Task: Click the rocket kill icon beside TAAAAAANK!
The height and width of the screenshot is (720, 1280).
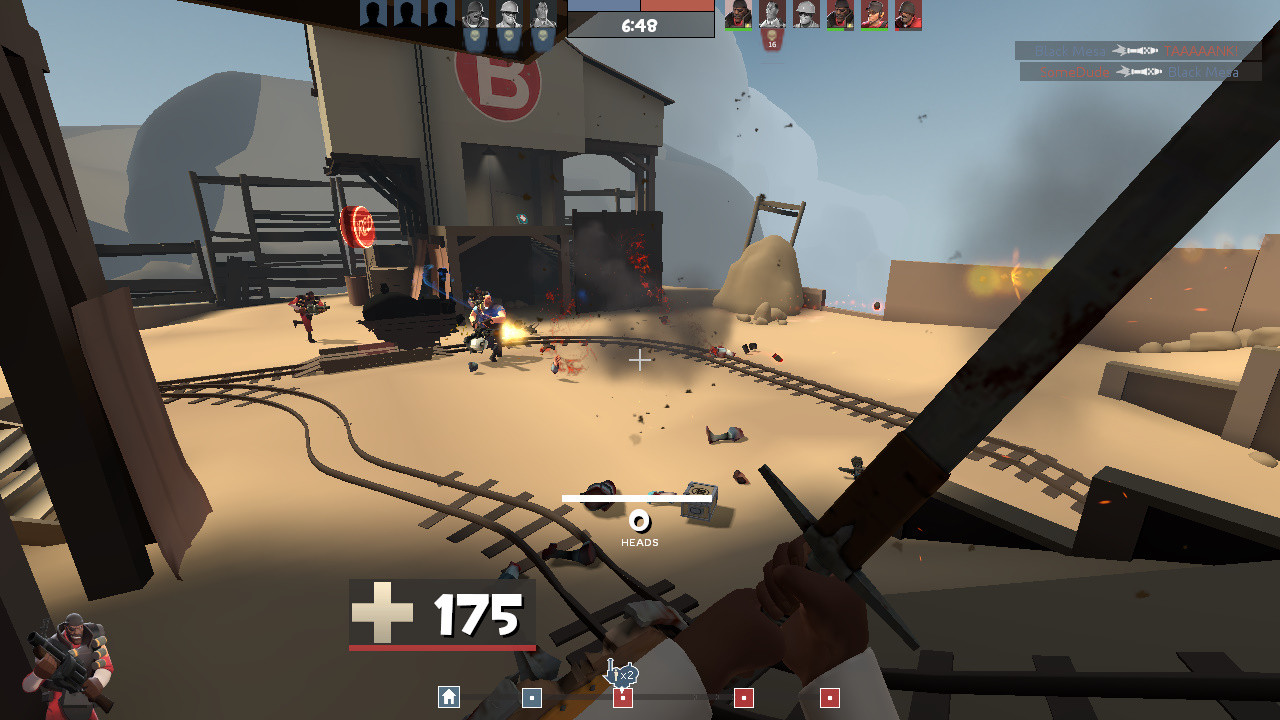Action: coord(1135,50)
